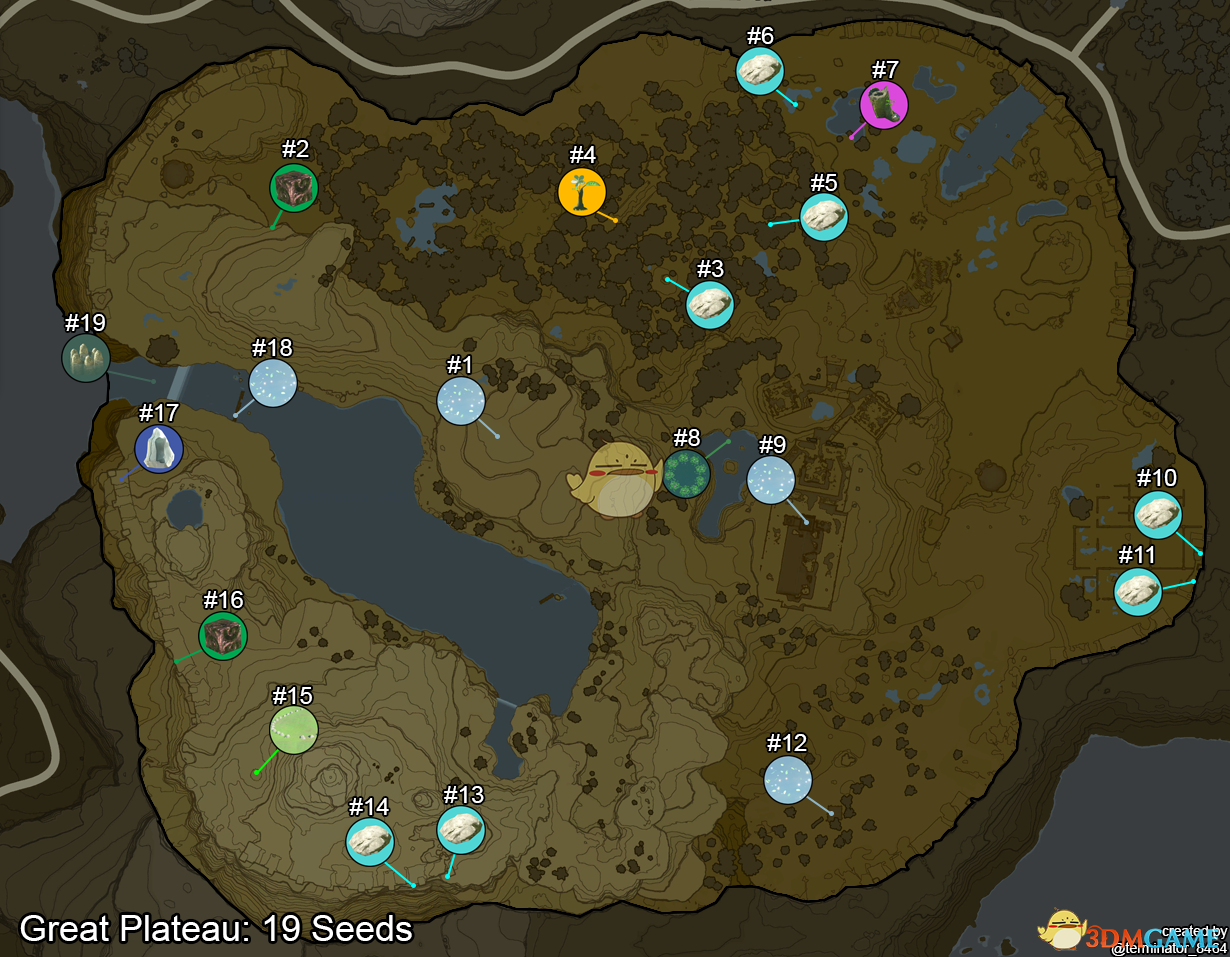Select the green marker #16
The width and height of the screenshot is (1230, 957).
tap(223, 636)
